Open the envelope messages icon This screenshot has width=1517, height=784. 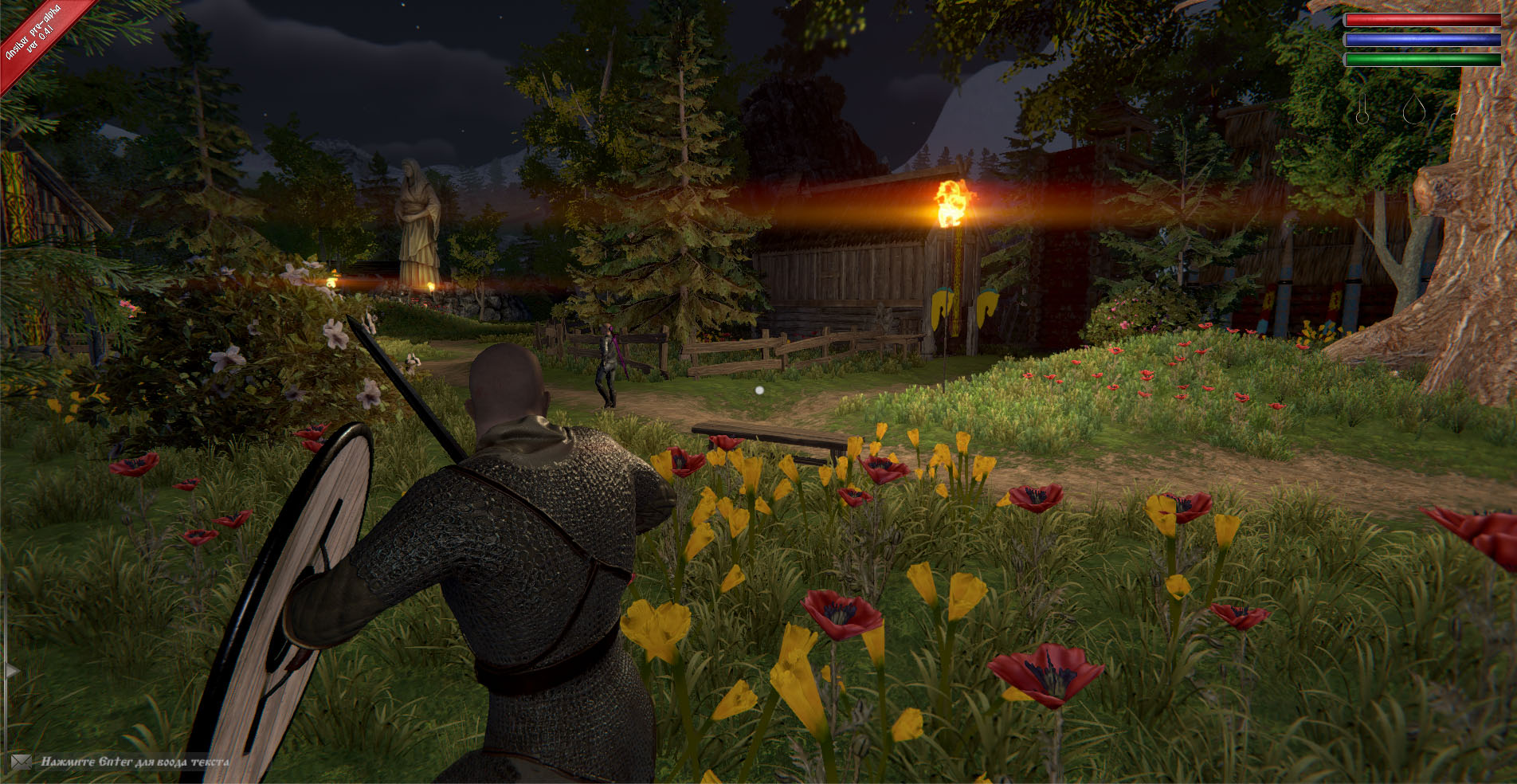coord(21,762)
